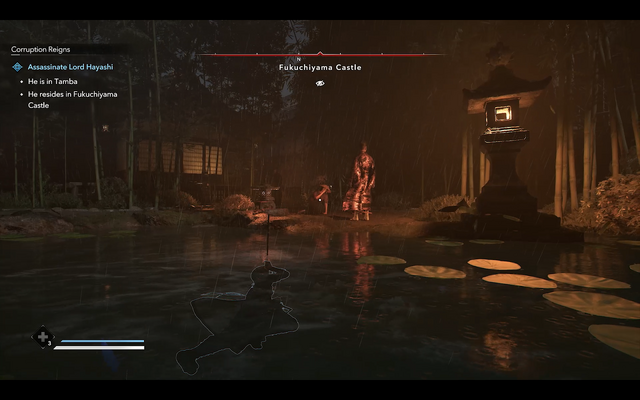Use the healing ration icon
The height and width of the screenshot is (400, 640).
43,337
